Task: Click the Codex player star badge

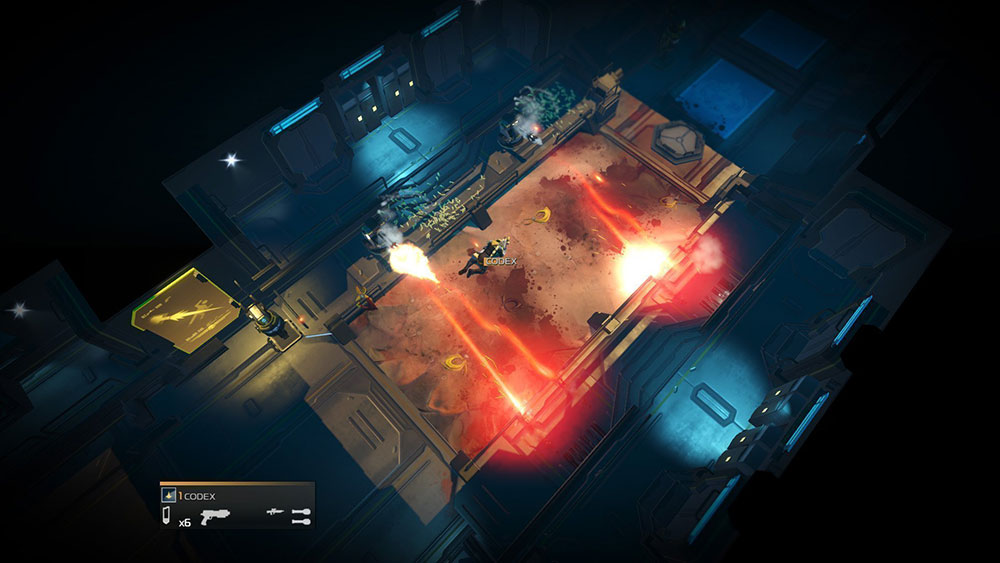Action: tap(170, 495)
